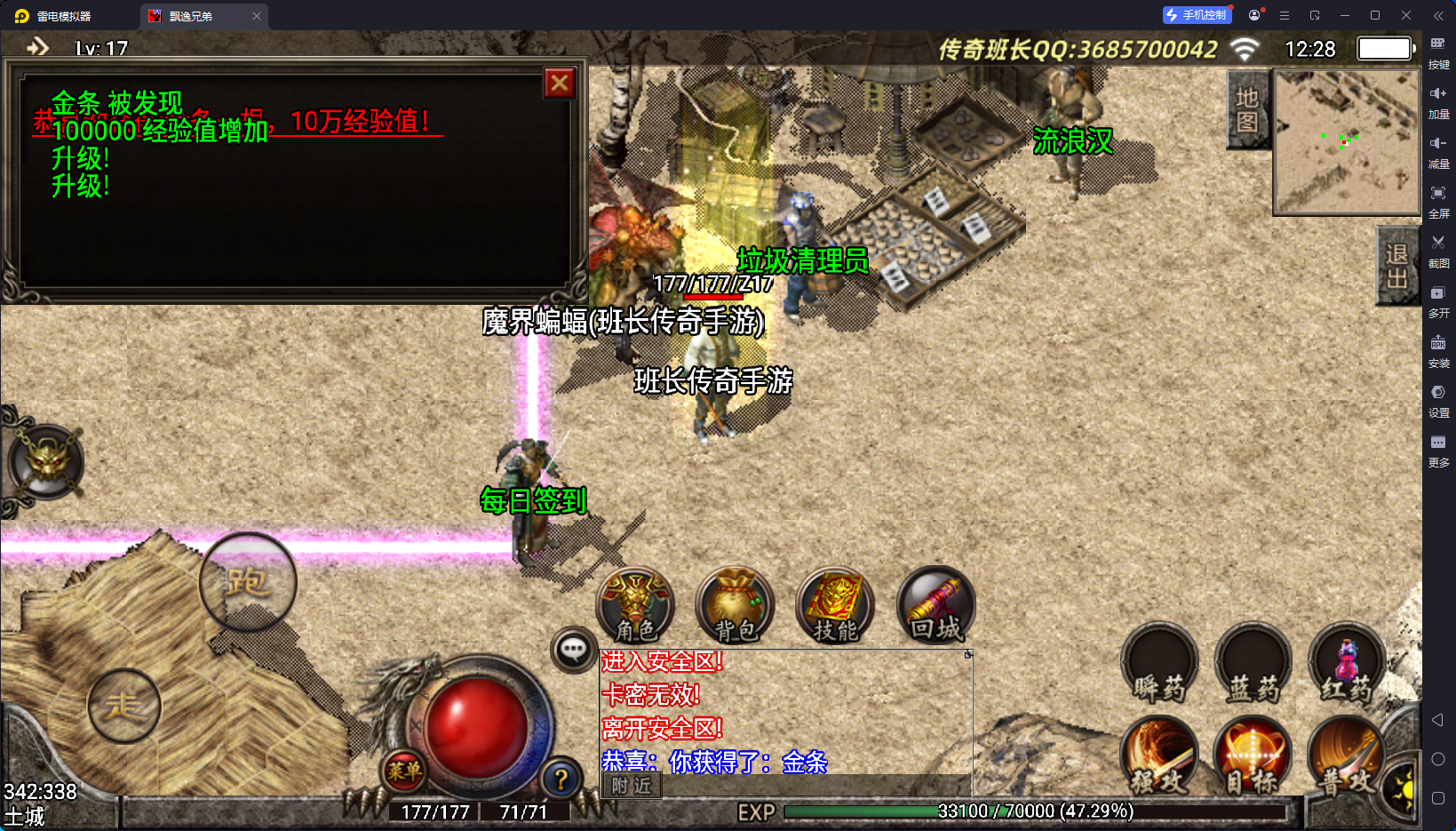Open the 菜单 menu button

click(x=404, y=771)
